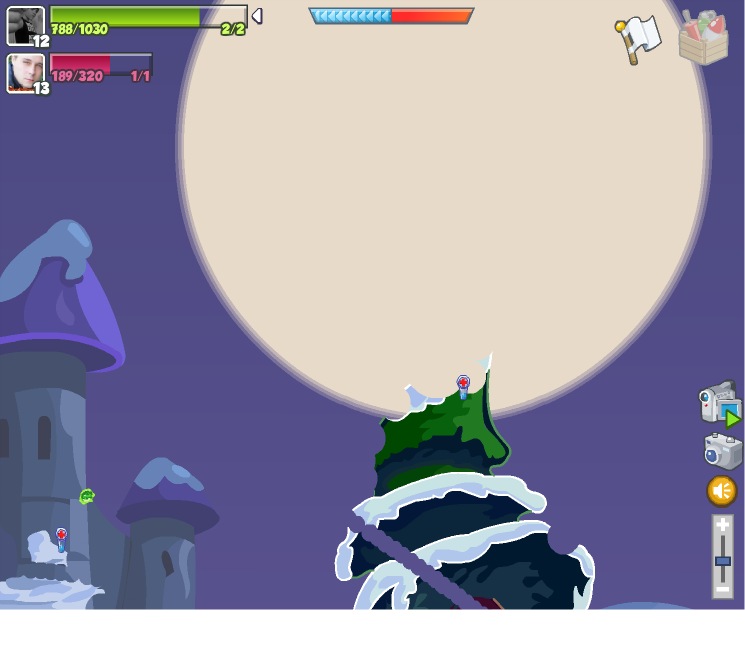
Task: Toggle sound with the orange speaker button
Action: [x=722, y=491]
